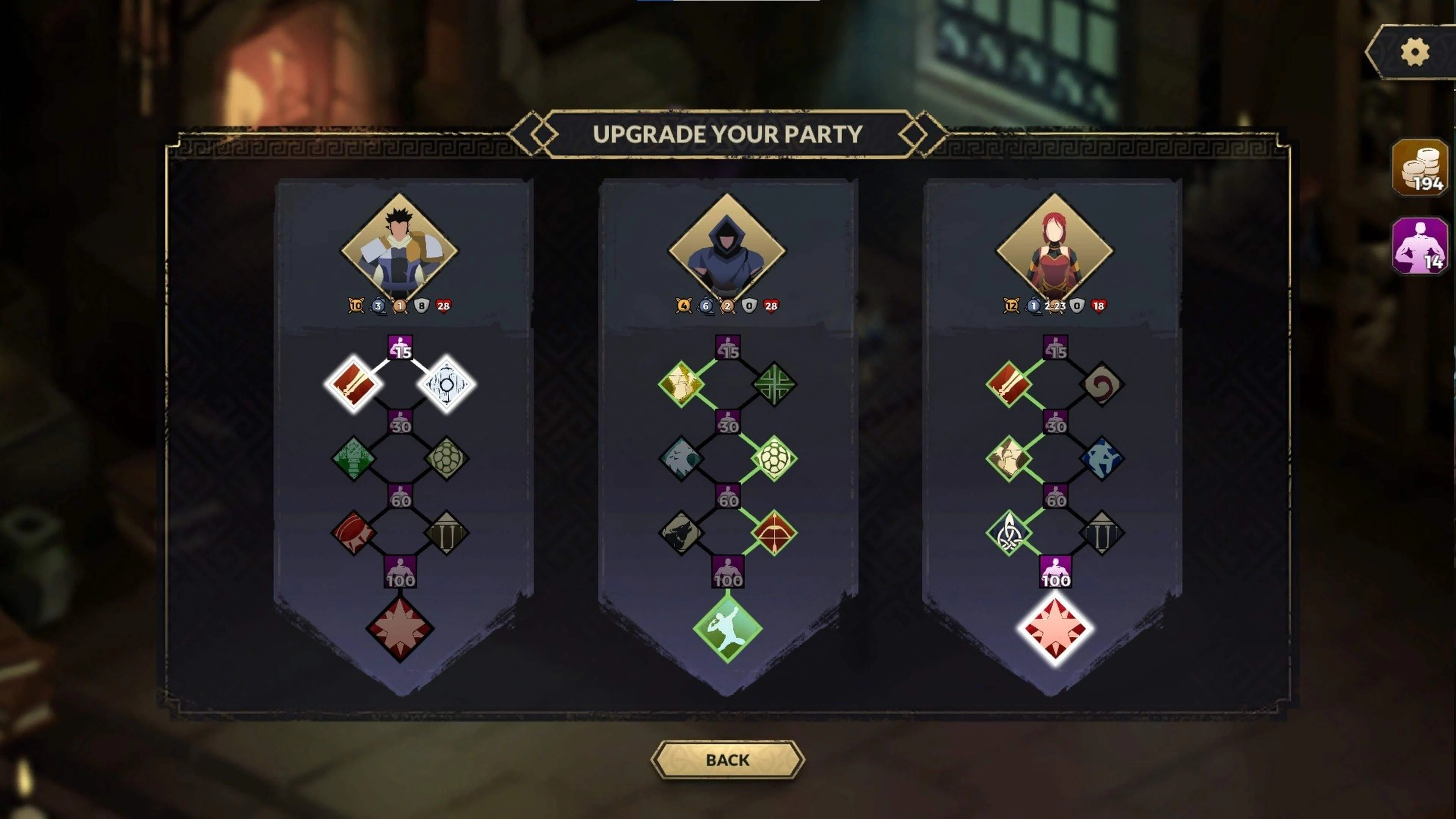Open the settings gear in the top-right corner
Screen dimensions: 1456x819
click(1415, 51)
